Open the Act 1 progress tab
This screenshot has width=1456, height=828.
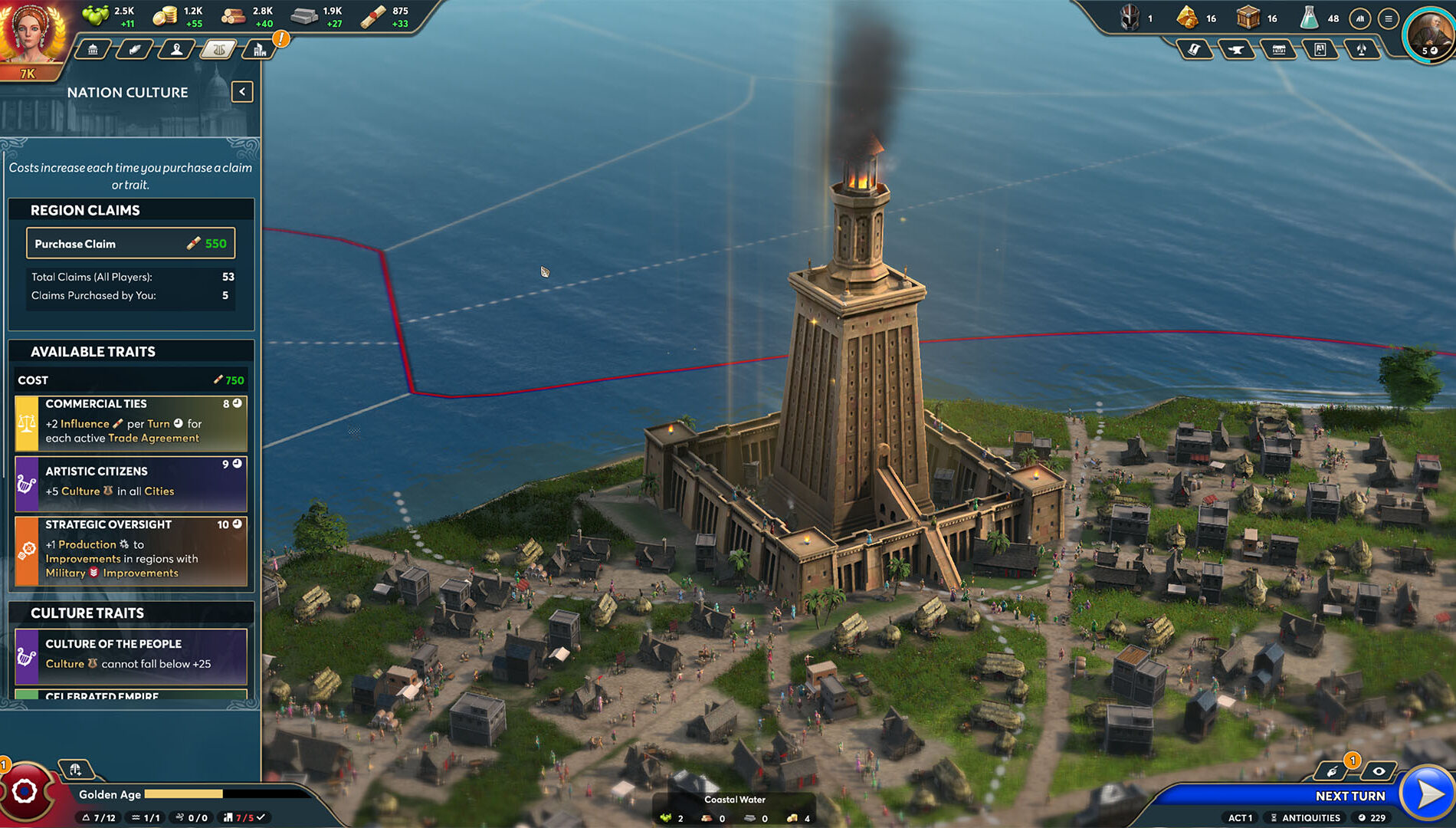[x=1239, y=818]
